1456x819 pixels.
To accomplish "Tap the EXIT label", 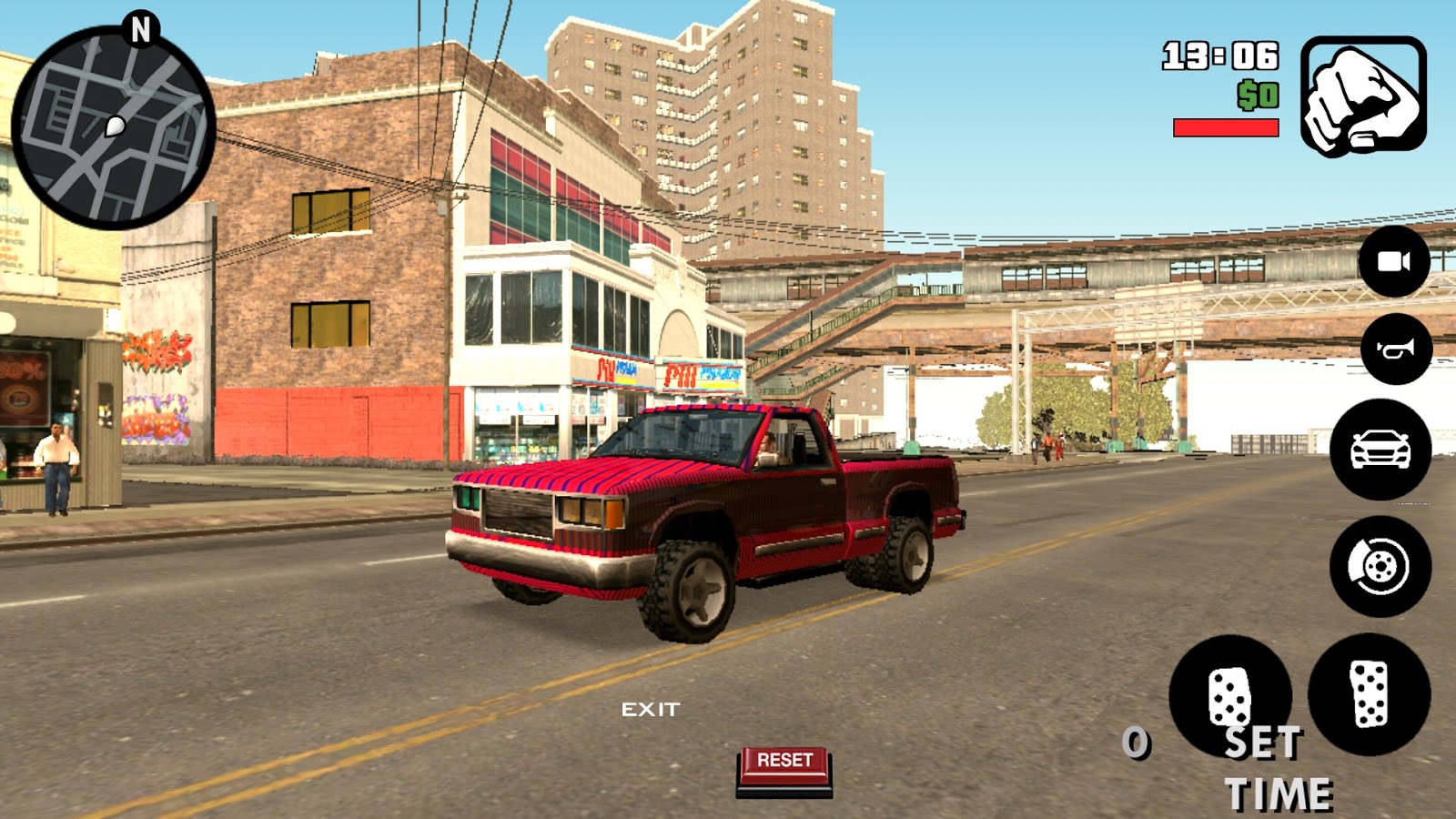I will point(652,707).
